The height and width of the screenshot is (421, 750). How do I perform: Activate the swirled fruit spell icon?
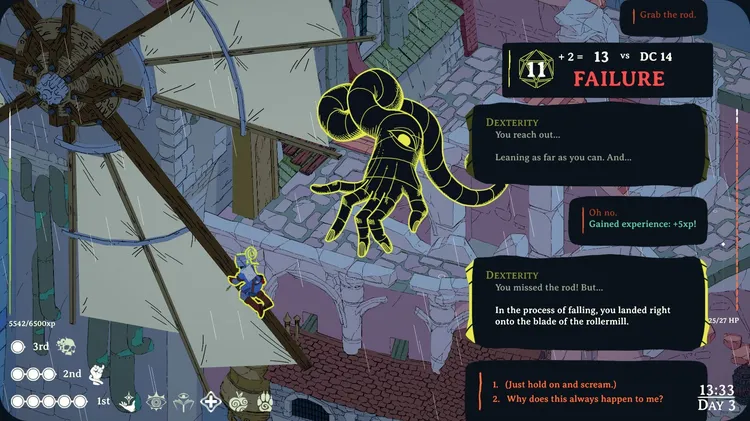pyautogui.click(x=239, y=402)
